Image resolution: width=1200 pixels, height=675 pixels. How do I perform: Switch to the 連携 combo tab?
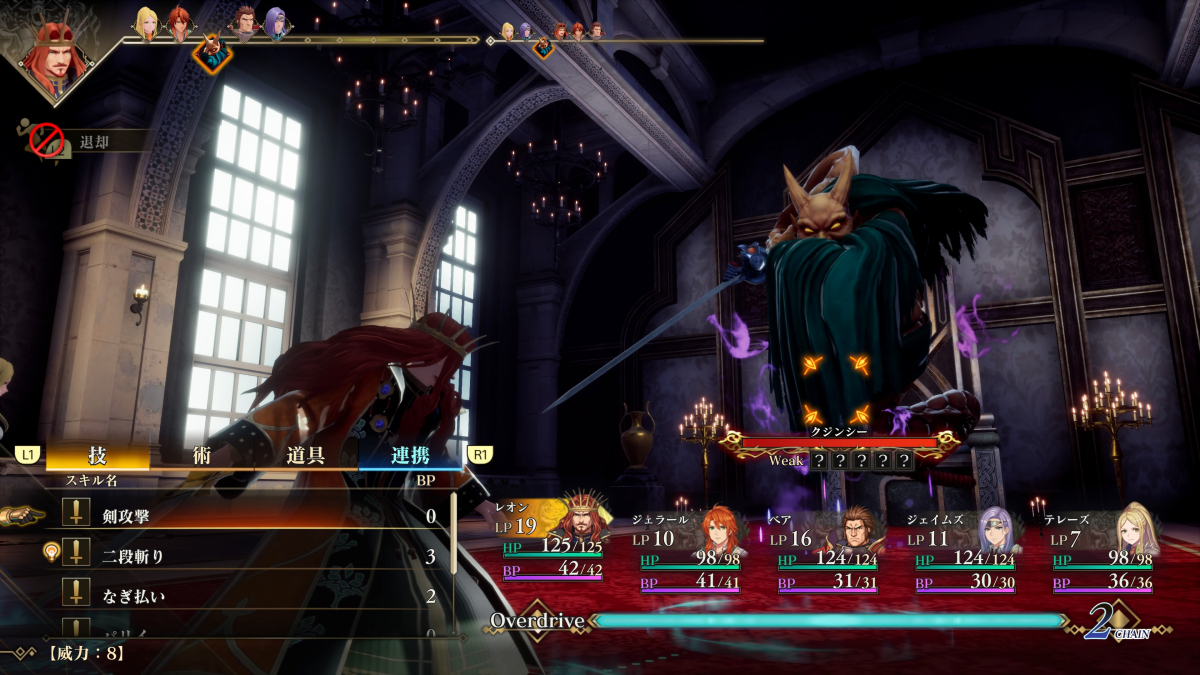click(x=410, y=456)
